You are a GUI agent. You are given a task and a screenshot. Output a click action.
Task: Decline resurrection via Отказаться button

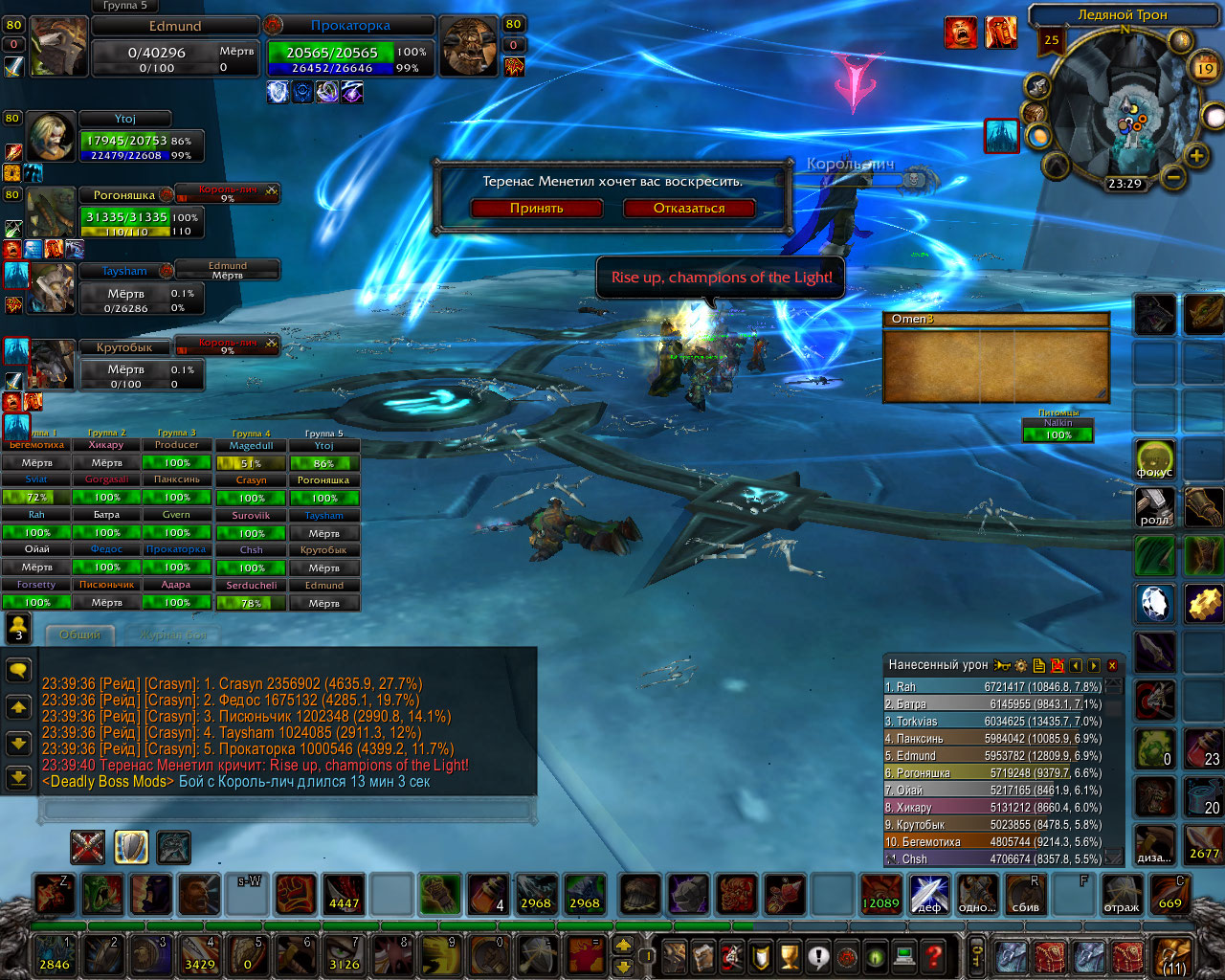689,208
